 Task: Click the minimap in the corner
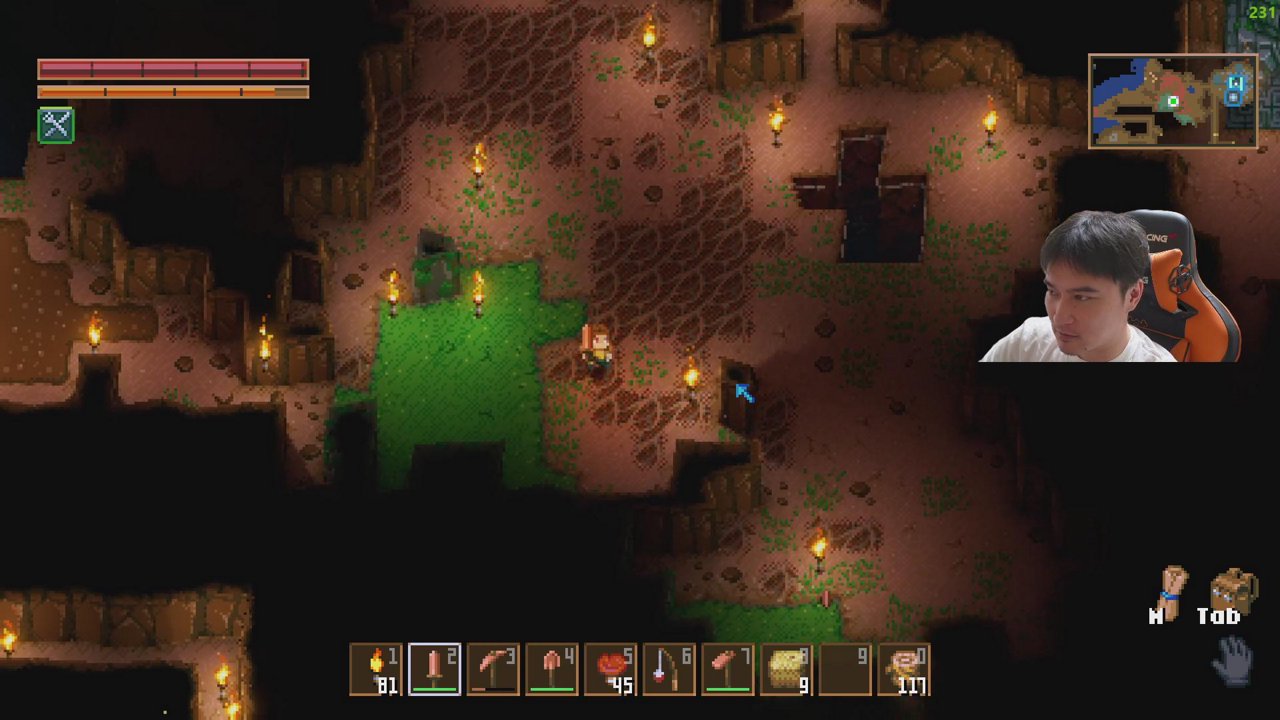coord(1173,101)
